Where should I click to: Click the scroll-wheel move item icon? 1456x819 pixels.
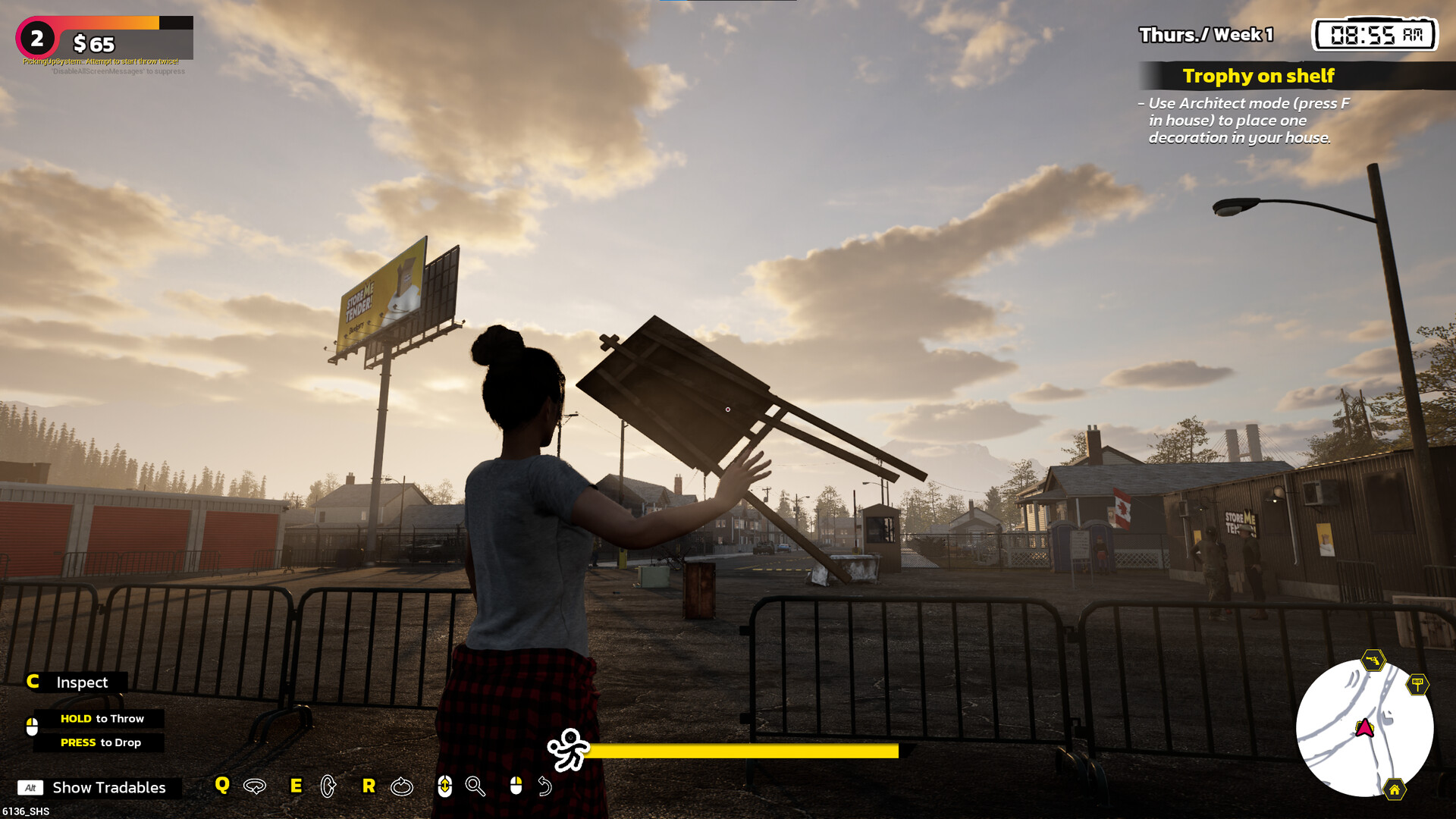[x=444, y=787]
